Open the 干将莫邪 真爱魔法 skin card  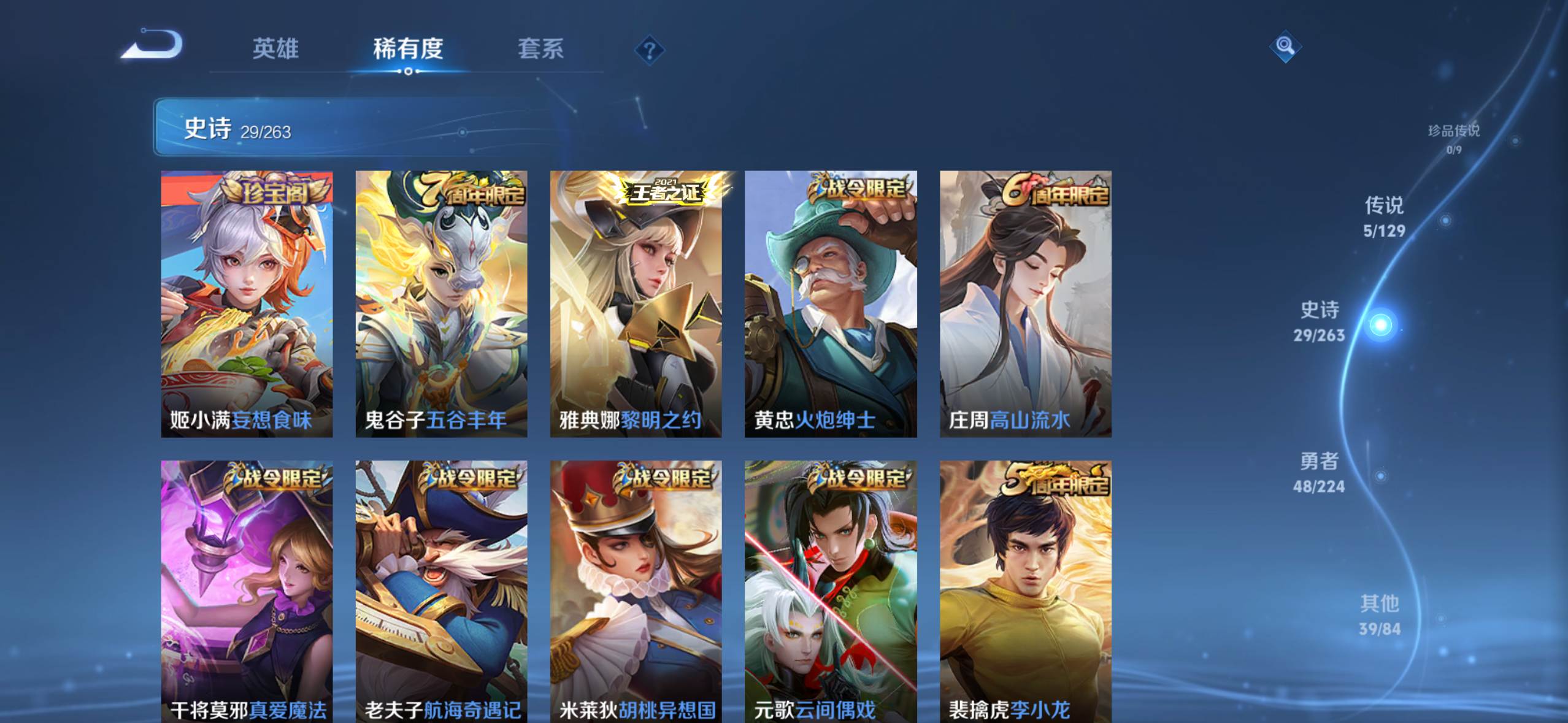[247, 591]
